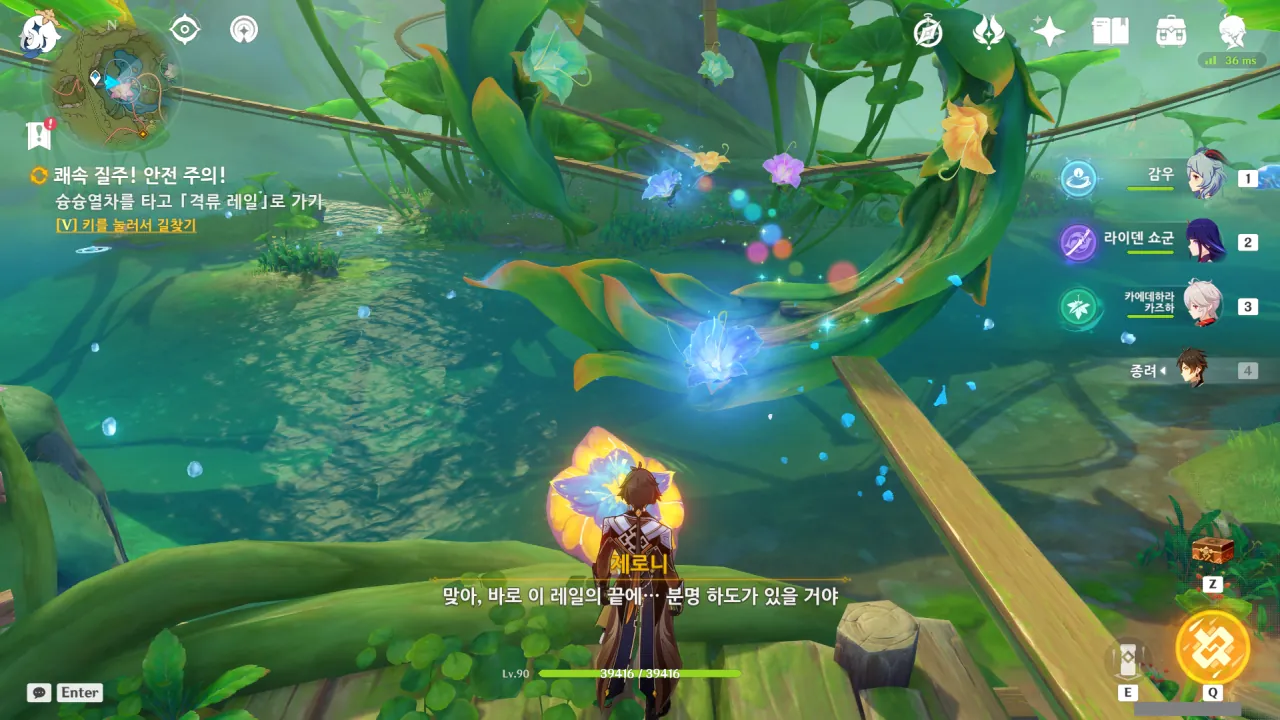Use the treasure chest gadget

pos(1212,550)
